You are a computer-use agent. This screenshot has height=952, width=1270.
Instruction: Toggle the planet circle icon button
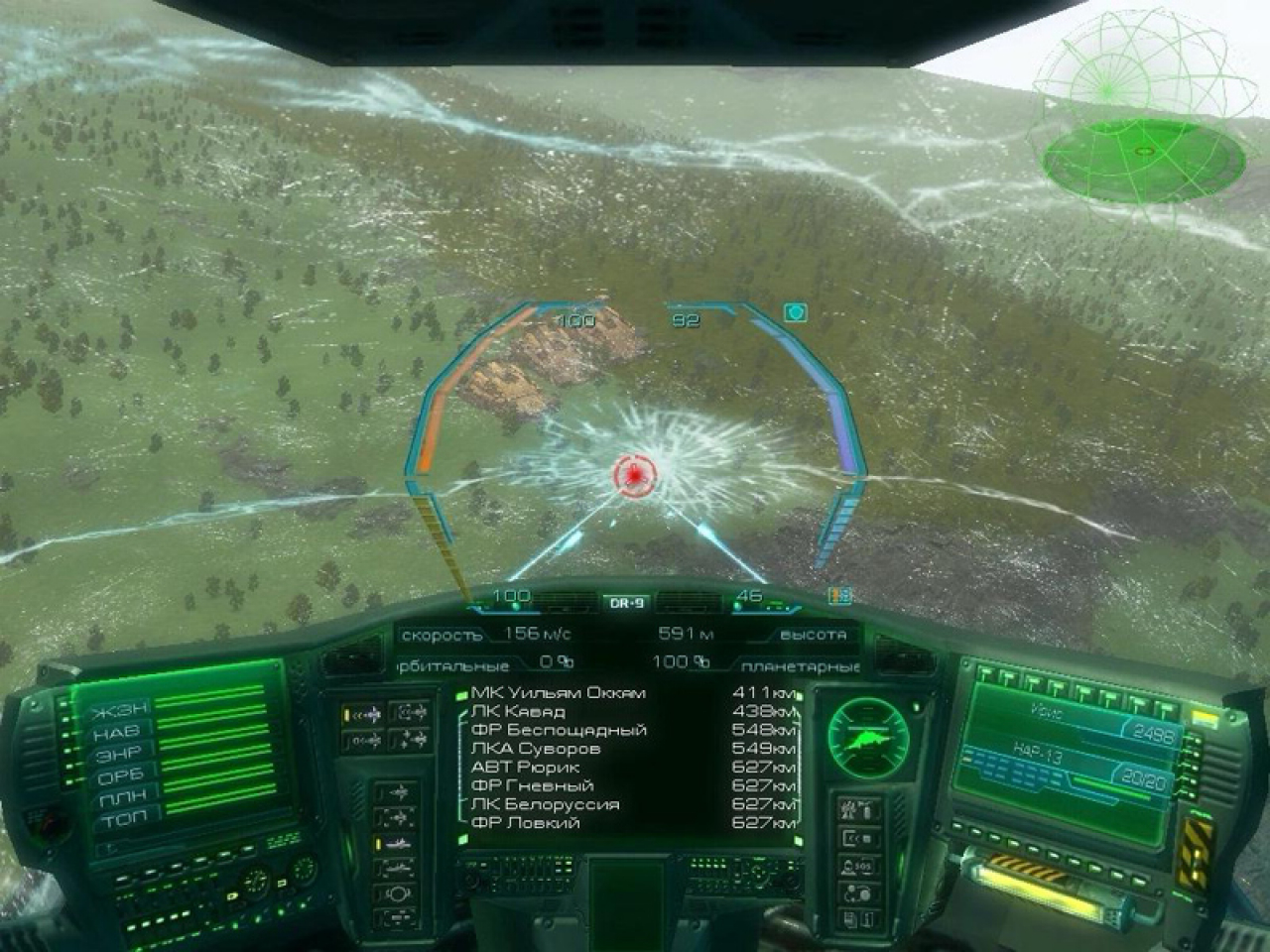pos(396,893)
